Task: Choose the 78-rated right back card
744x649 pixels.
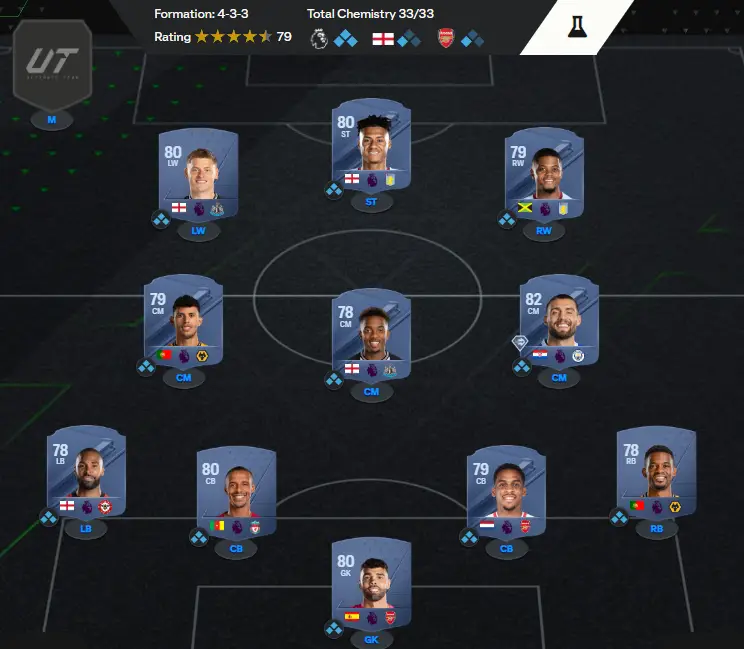Action: coord(656,474)
